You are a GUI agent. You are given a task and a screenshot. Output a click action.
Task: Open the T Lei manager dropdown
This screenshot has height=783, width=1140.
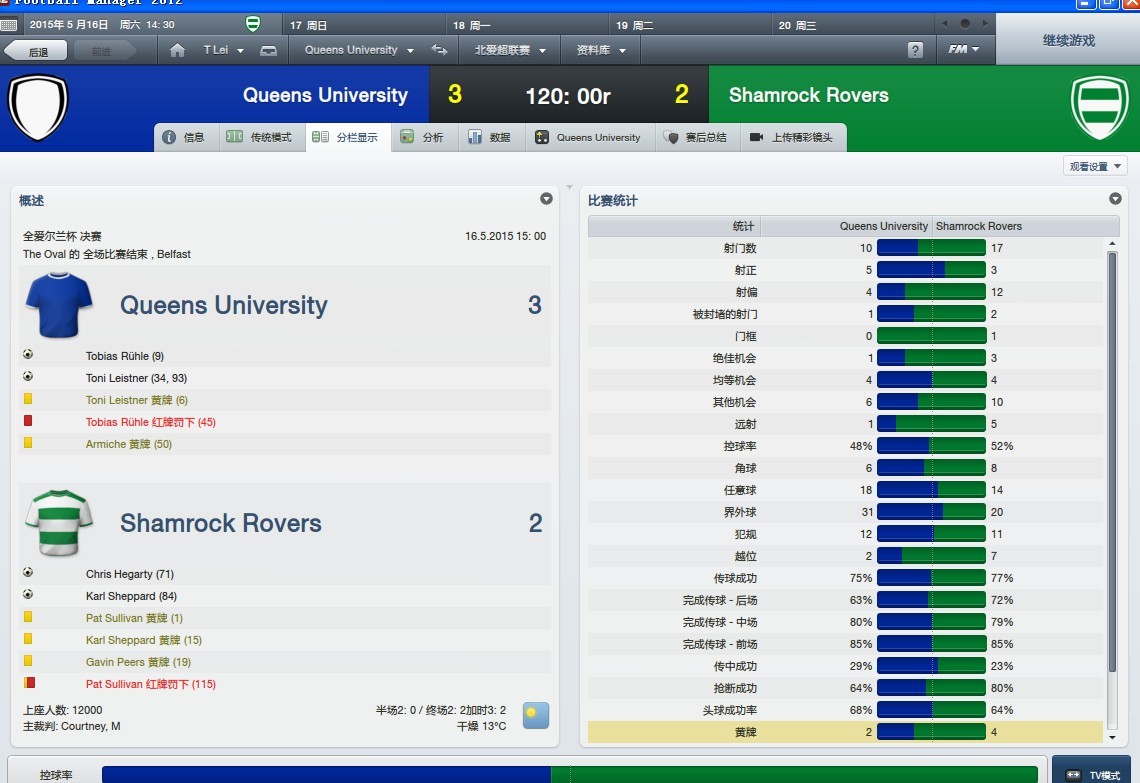coord(222,50)
